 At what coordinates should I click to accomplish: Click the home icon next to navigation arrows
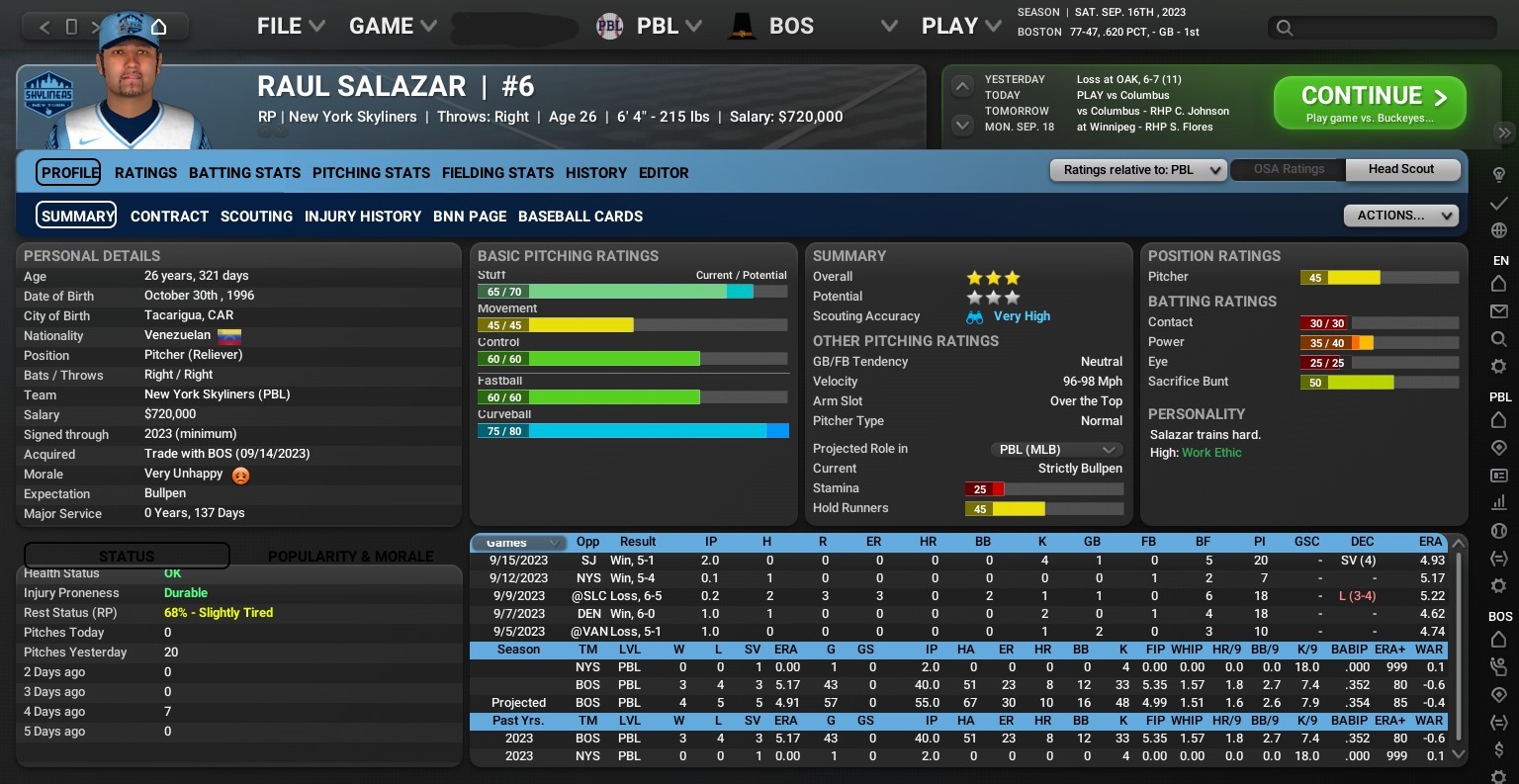pyautogui.click(x=158, y=27)
